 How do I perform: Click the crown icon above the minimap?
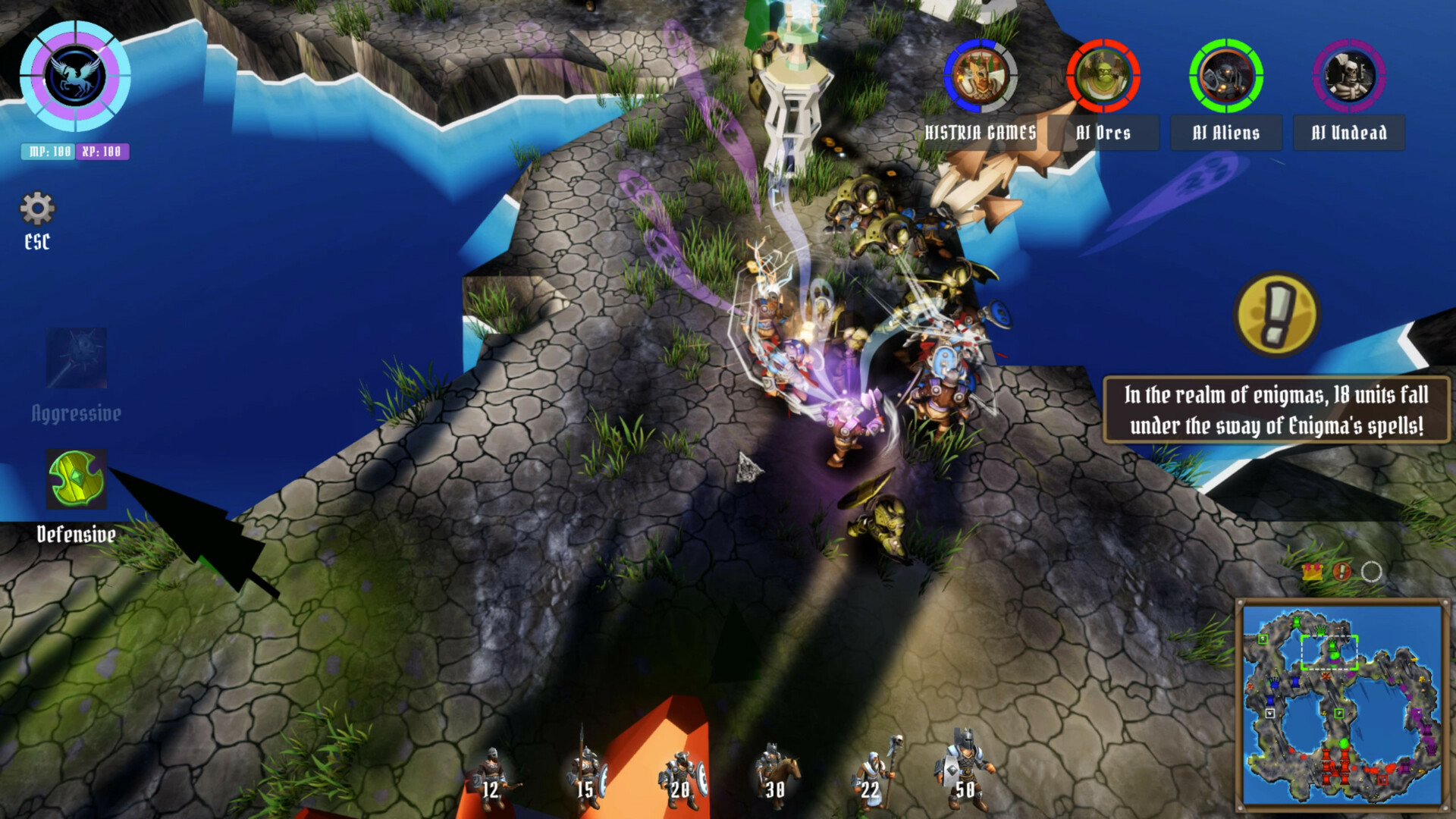pyautogui.click(x=1312, y=572)
